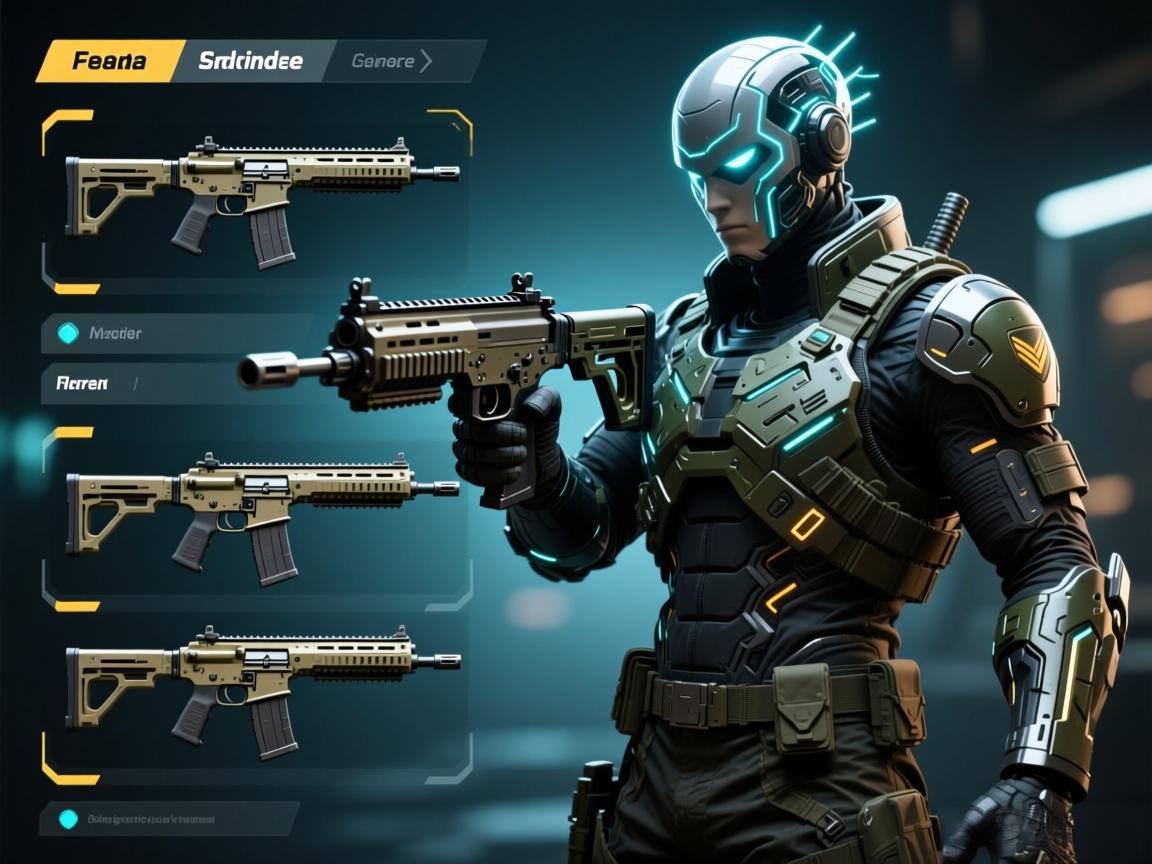Switch to the yellow Feana tab
The height and width of the screenshot is (864, 1152).
108,61
